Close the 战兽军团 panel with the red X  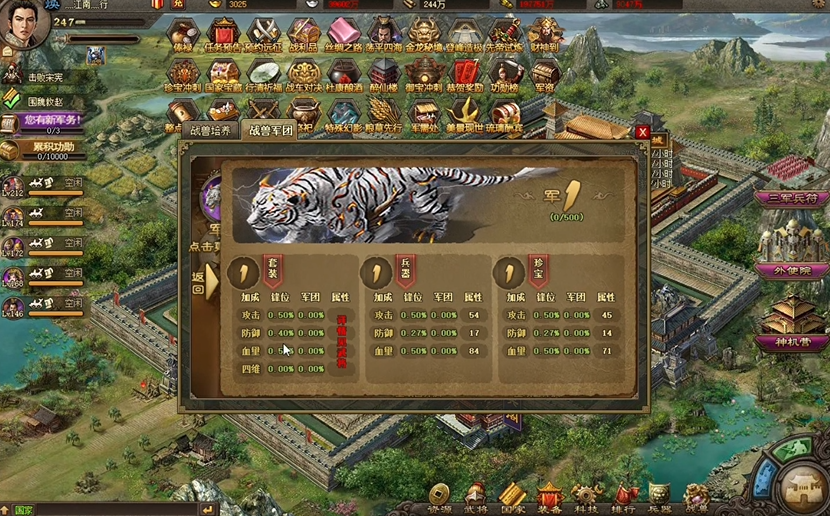pos(642,132)
